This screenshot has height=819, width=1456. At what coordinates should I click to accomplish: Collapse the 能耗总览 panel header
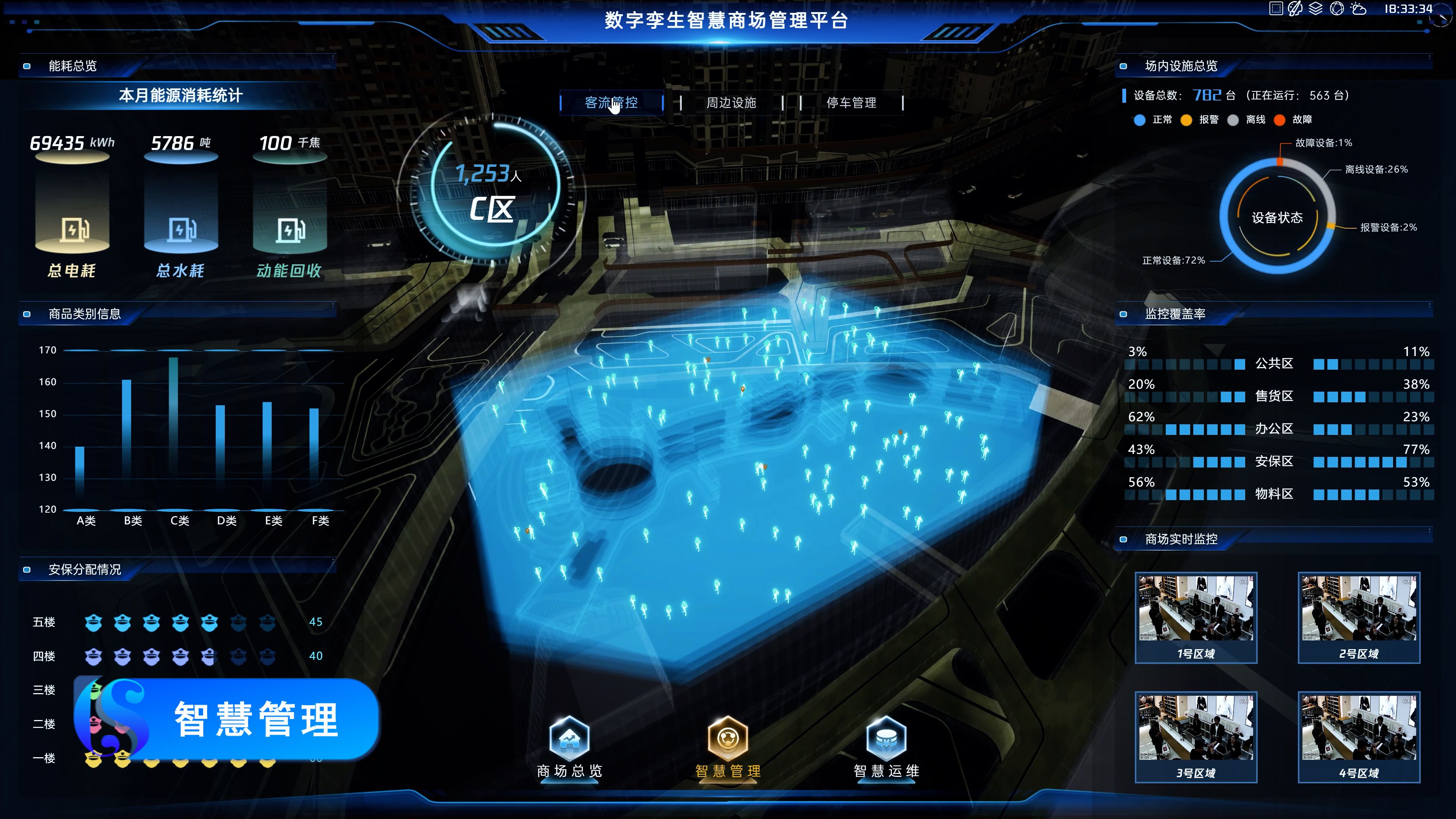click(72, 66)
